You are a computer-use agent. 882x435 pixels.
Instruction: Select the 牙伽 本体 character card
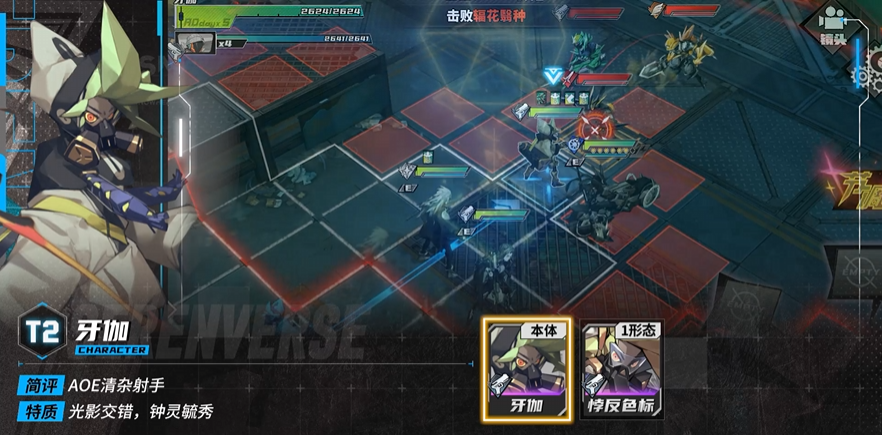coord(523,370)
